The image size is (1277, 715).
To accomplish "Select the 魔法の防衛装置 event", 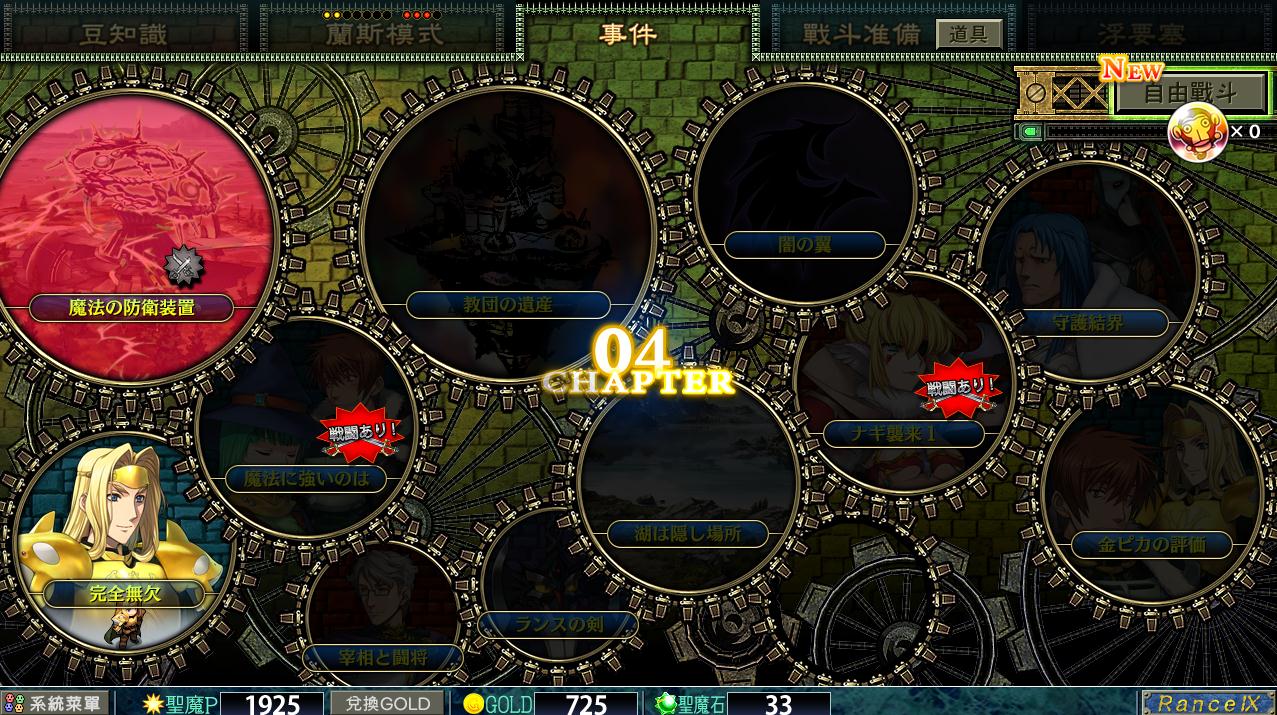I will (132, 307).
